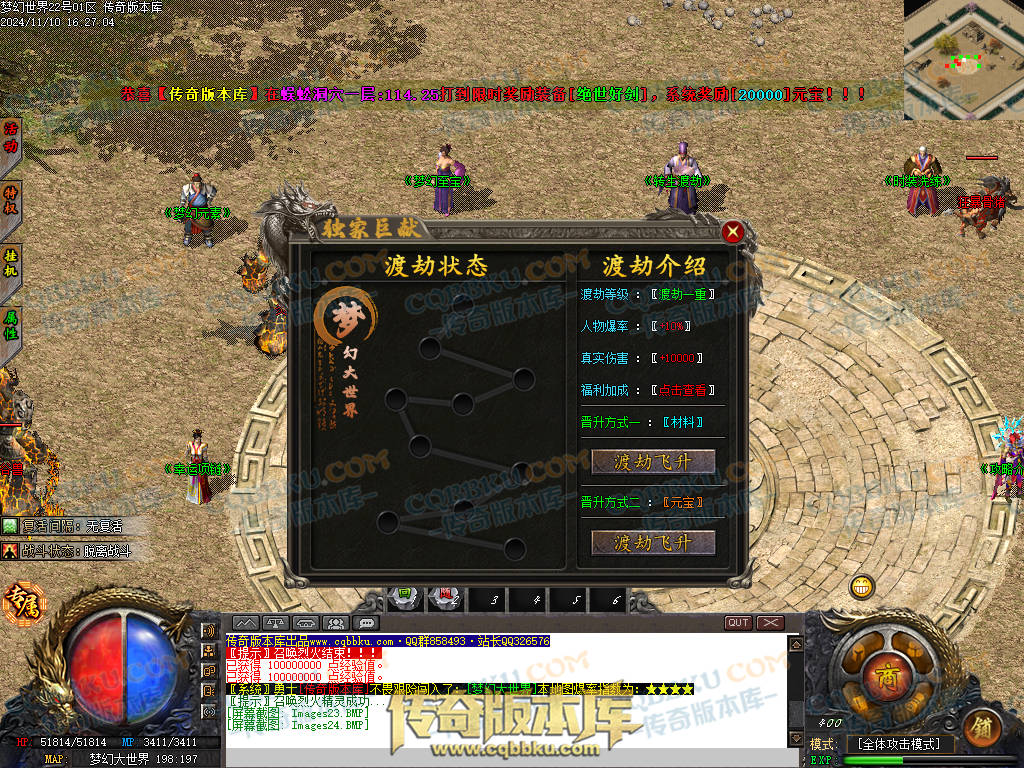Close the 渡劫 tribulation dialog

point(733,232)
